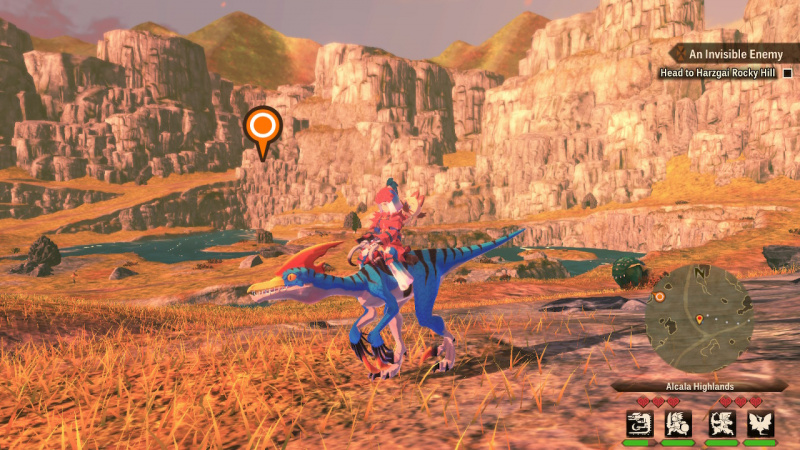The height and width of the screenshot is (450, 800).
Task: Select the sword-and-shield rider party icon
Action: coord(678,423)
